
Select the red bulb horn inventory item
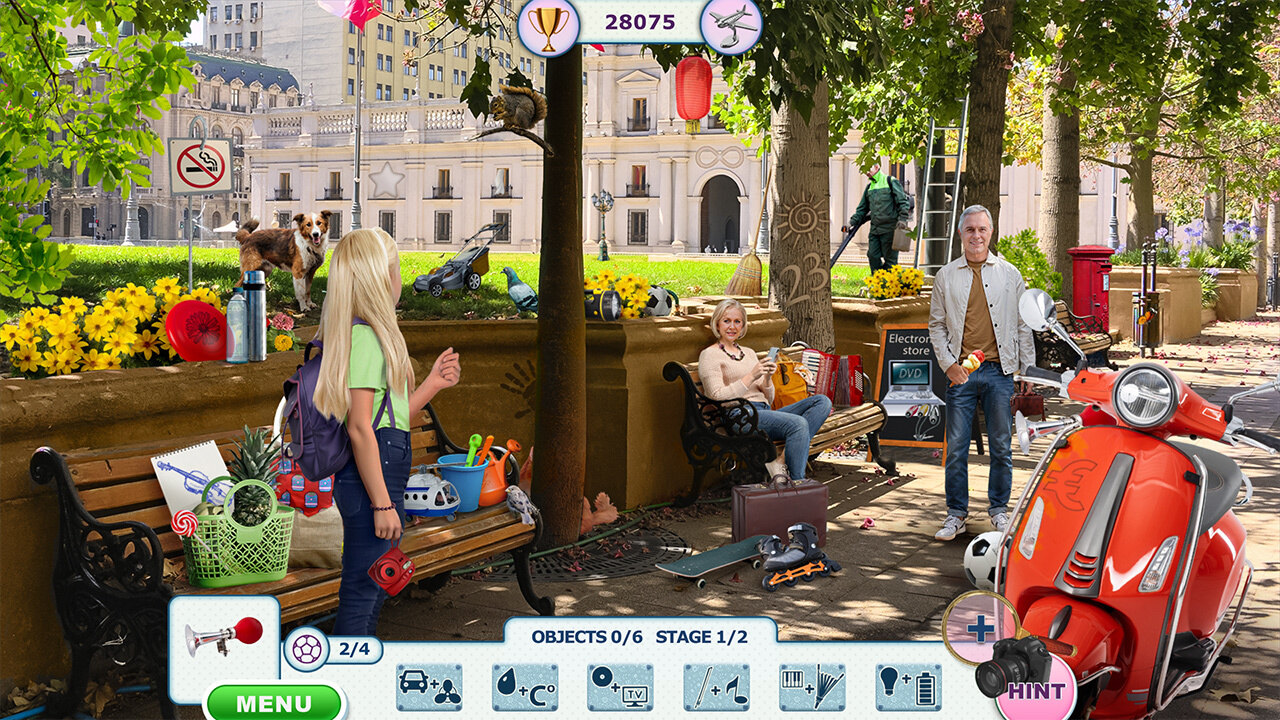click(x=224, y=636)
